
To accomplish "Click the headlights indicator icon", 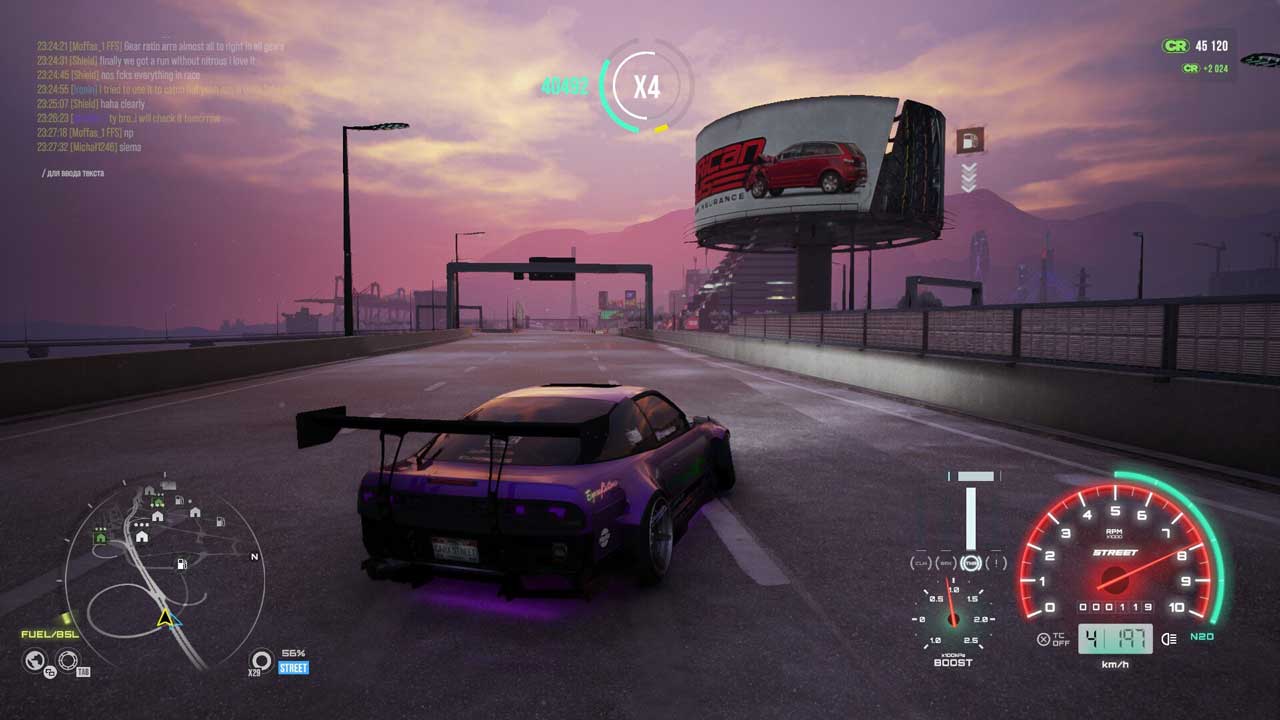I will (1169, 638).
